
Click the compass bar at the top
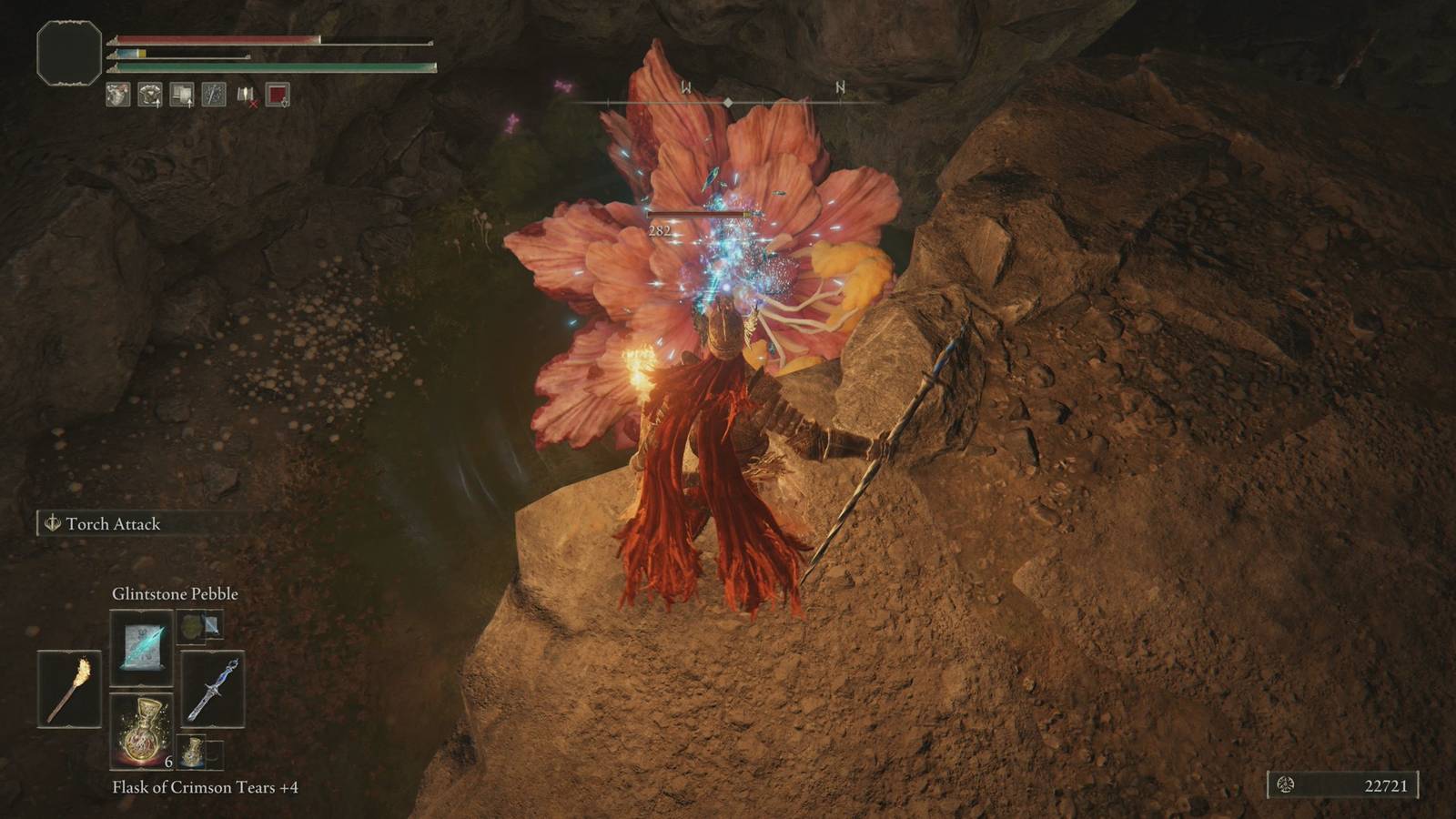728,102
